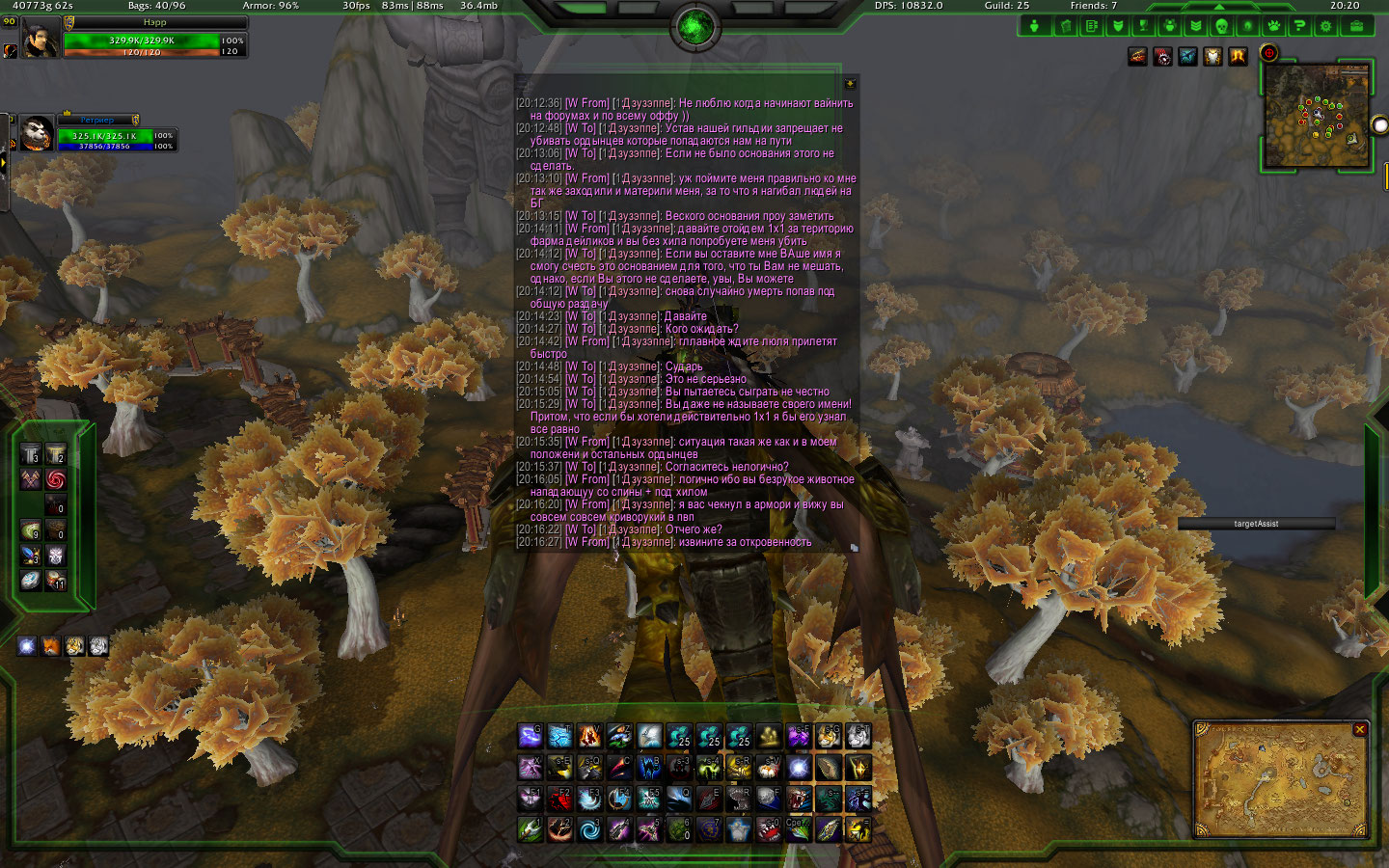The height and width of the screenshot is (868, 1389).
Task: Cast the black cat ability bound to B
Action: click(649, 768)
